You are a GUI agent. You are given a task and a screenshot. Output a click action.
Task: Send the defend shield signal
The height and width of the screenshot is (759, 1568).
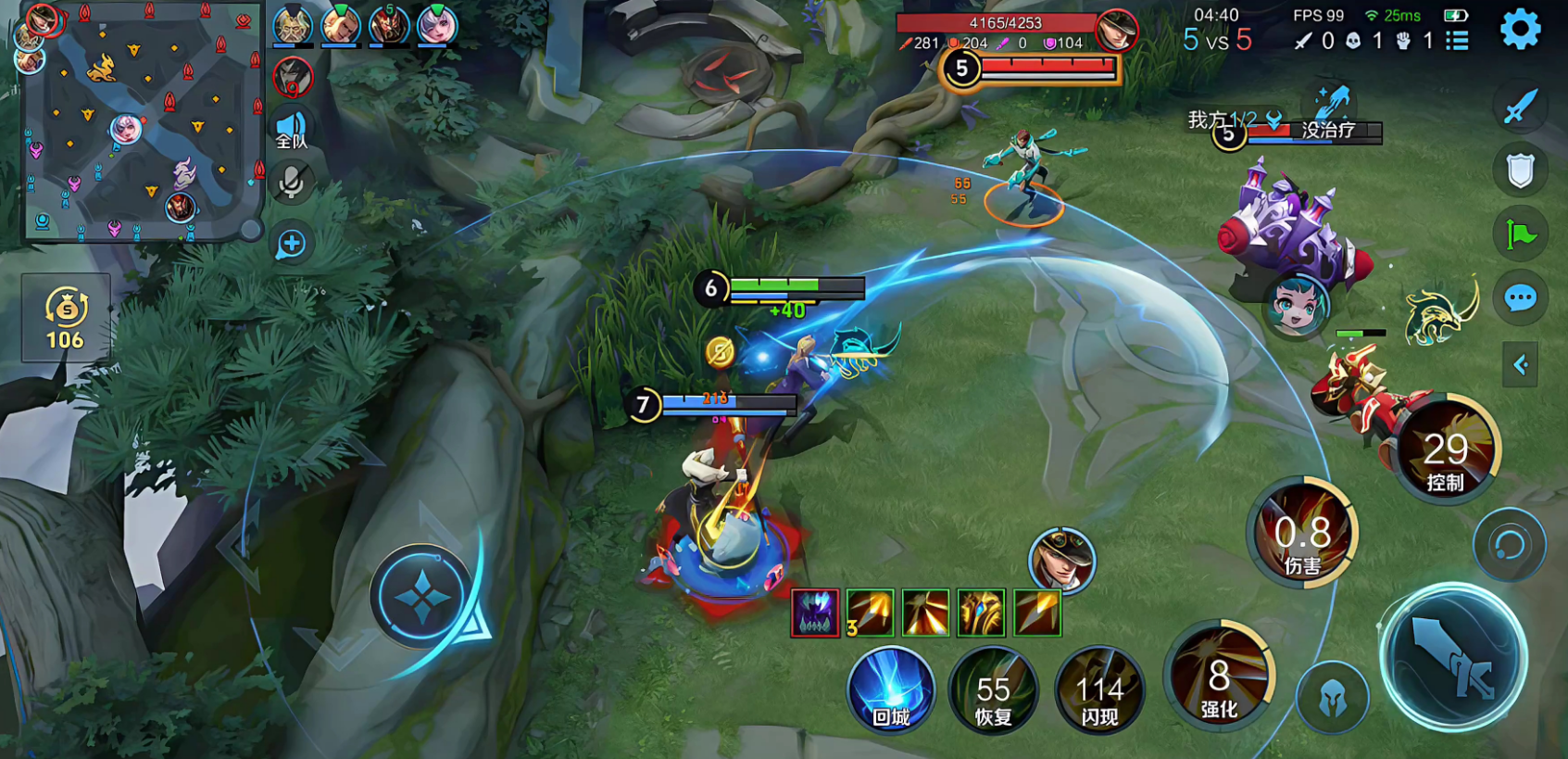tap(1520, 171)
